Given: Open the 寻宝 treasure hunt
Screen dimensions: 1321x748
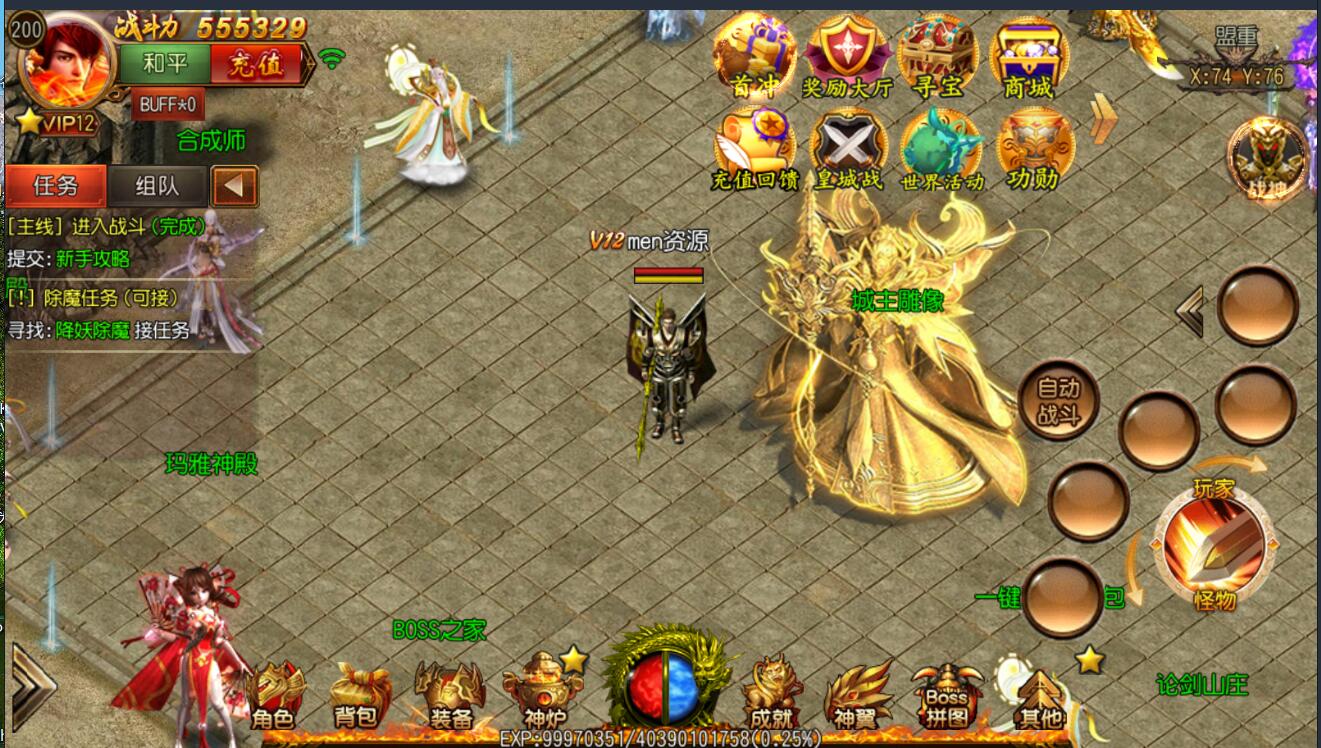Looking at the screenshot, I should point(937,56).
